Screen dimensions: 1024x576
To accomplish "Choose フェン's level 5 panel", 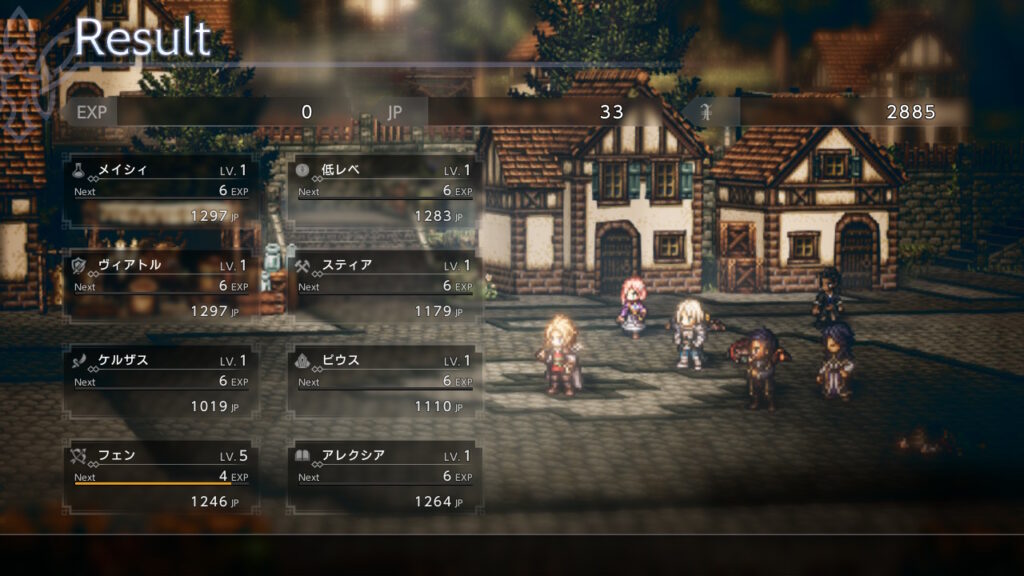I will pos(160,478).
